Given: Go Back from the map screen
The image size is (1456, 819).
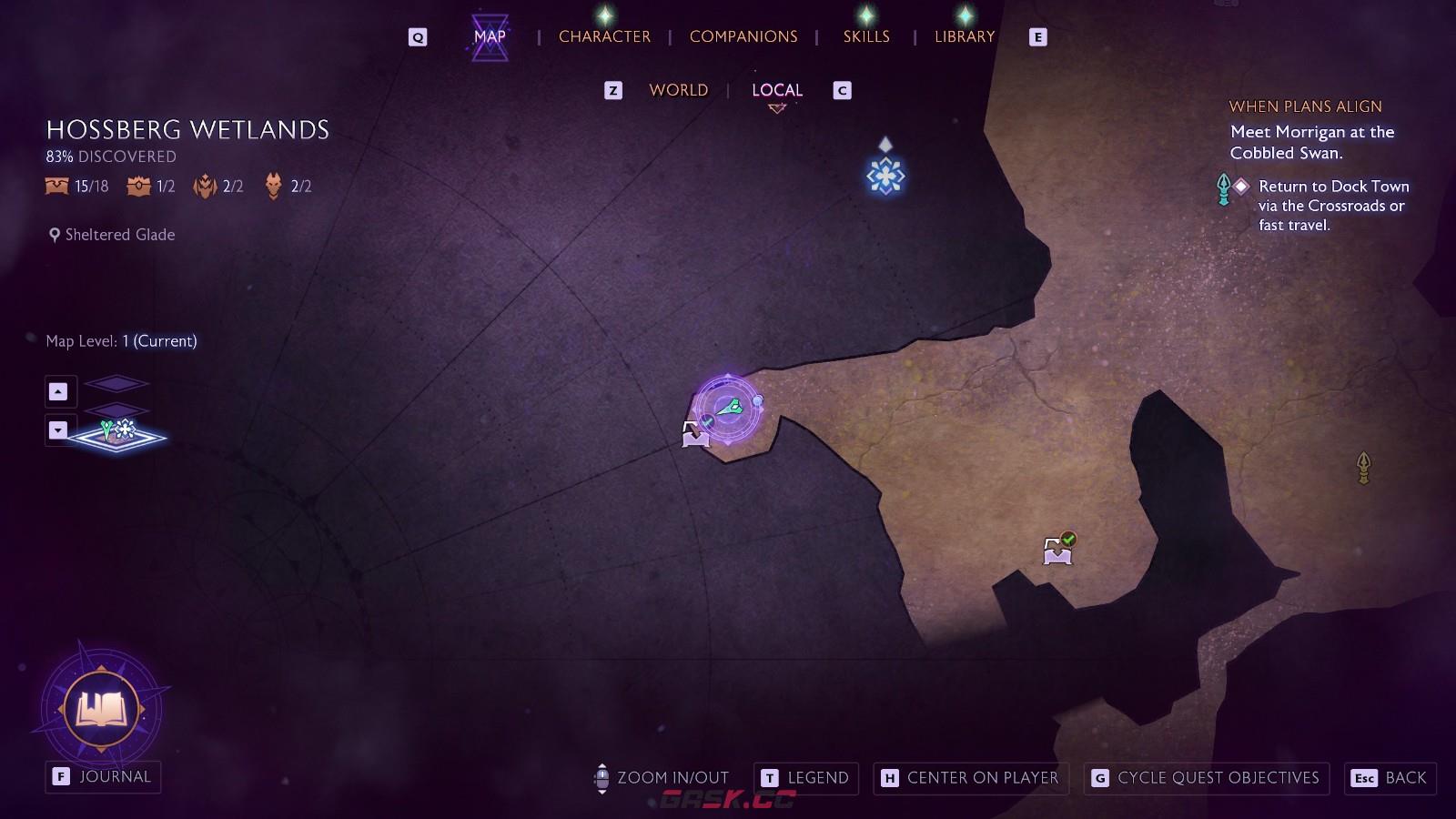Looking at the screenshot, I should coord(1390,778).
